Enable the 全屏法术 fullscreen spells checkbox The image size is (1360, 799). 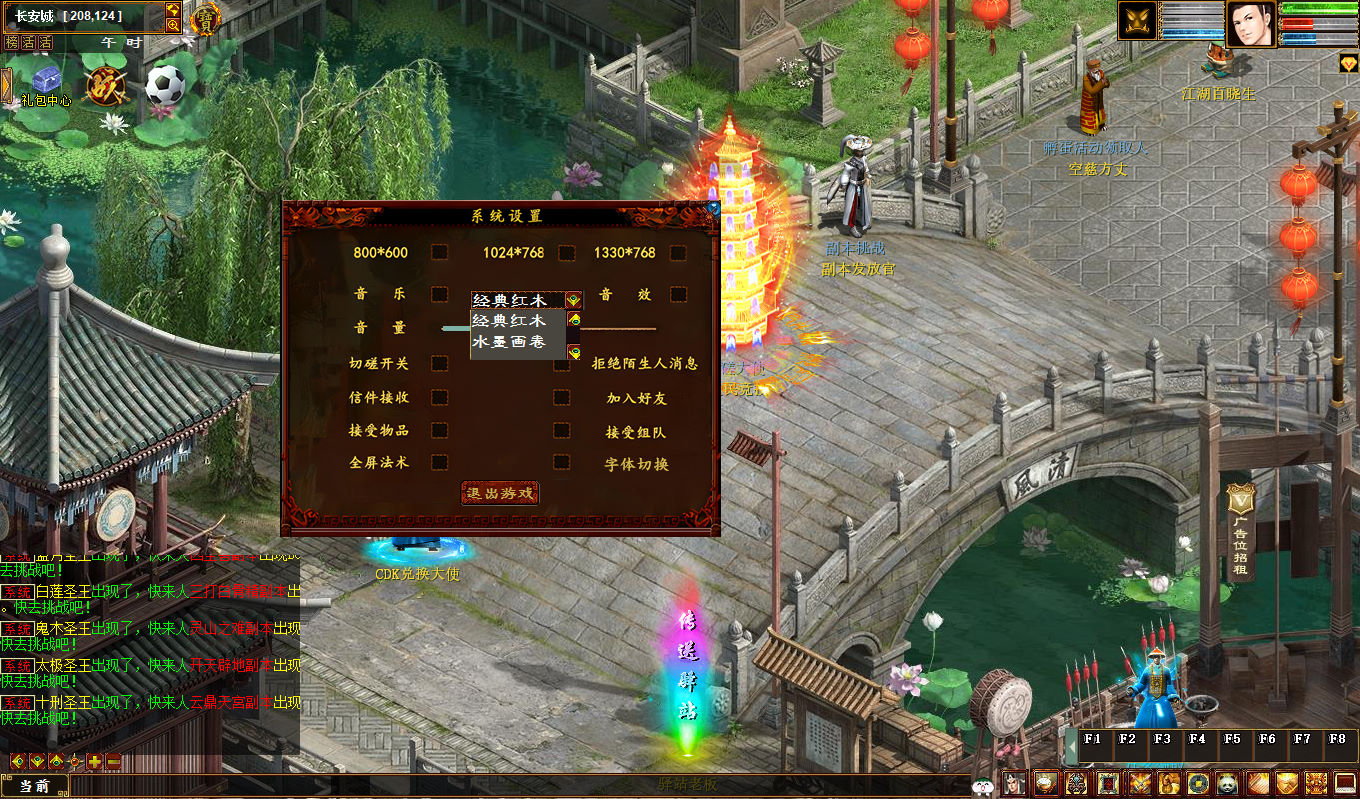[439, 462]
